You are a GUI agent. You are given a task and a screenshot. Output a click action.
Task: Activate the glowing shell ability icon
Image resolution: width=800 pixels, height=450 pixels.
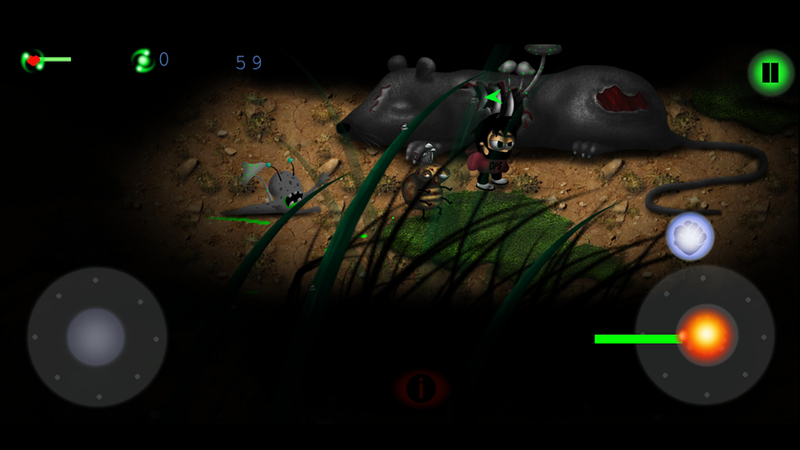[688, 236]
